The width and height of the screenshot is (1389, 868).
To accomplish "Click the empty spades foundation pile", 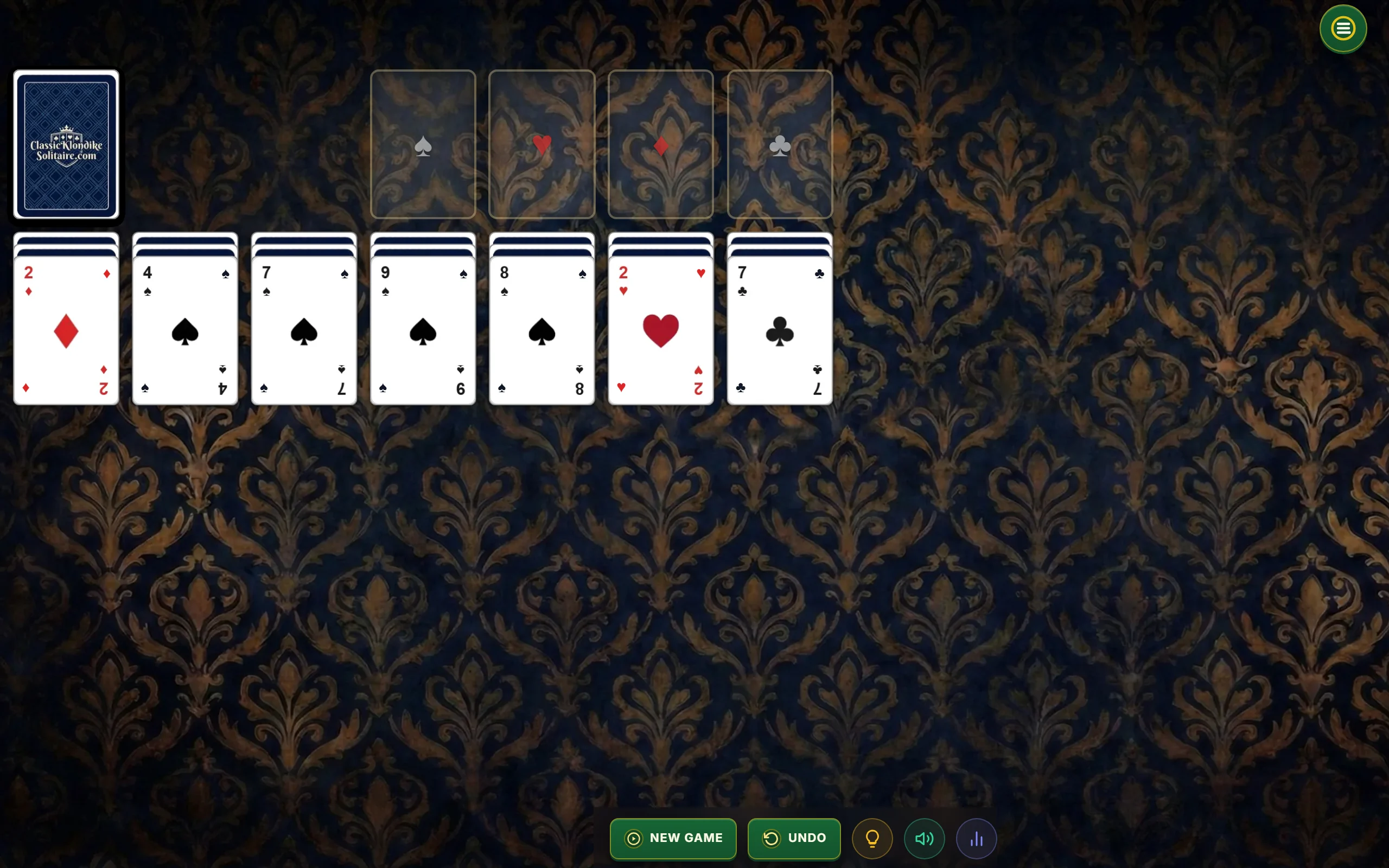I will 423,145.
